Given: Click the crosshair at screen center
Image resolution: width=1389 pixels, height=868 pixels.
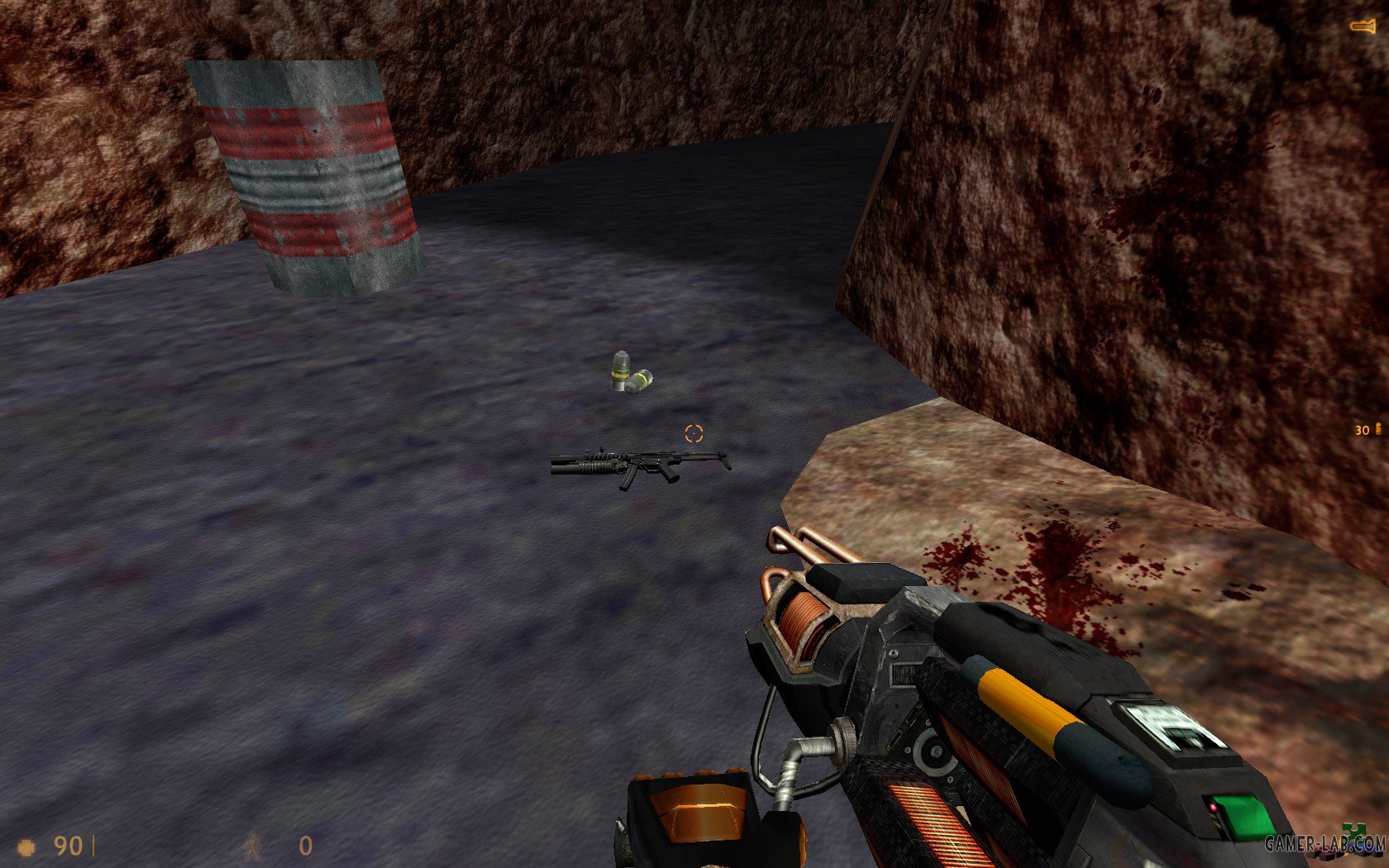Looking at the screenshot, I should pos(693,432).
